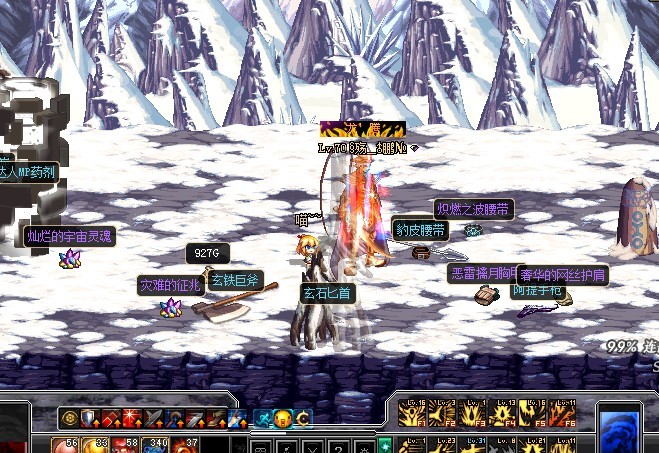The image size is (659, 453).
Task: Activate the orange F6 skill
Action: coord(562,412)
